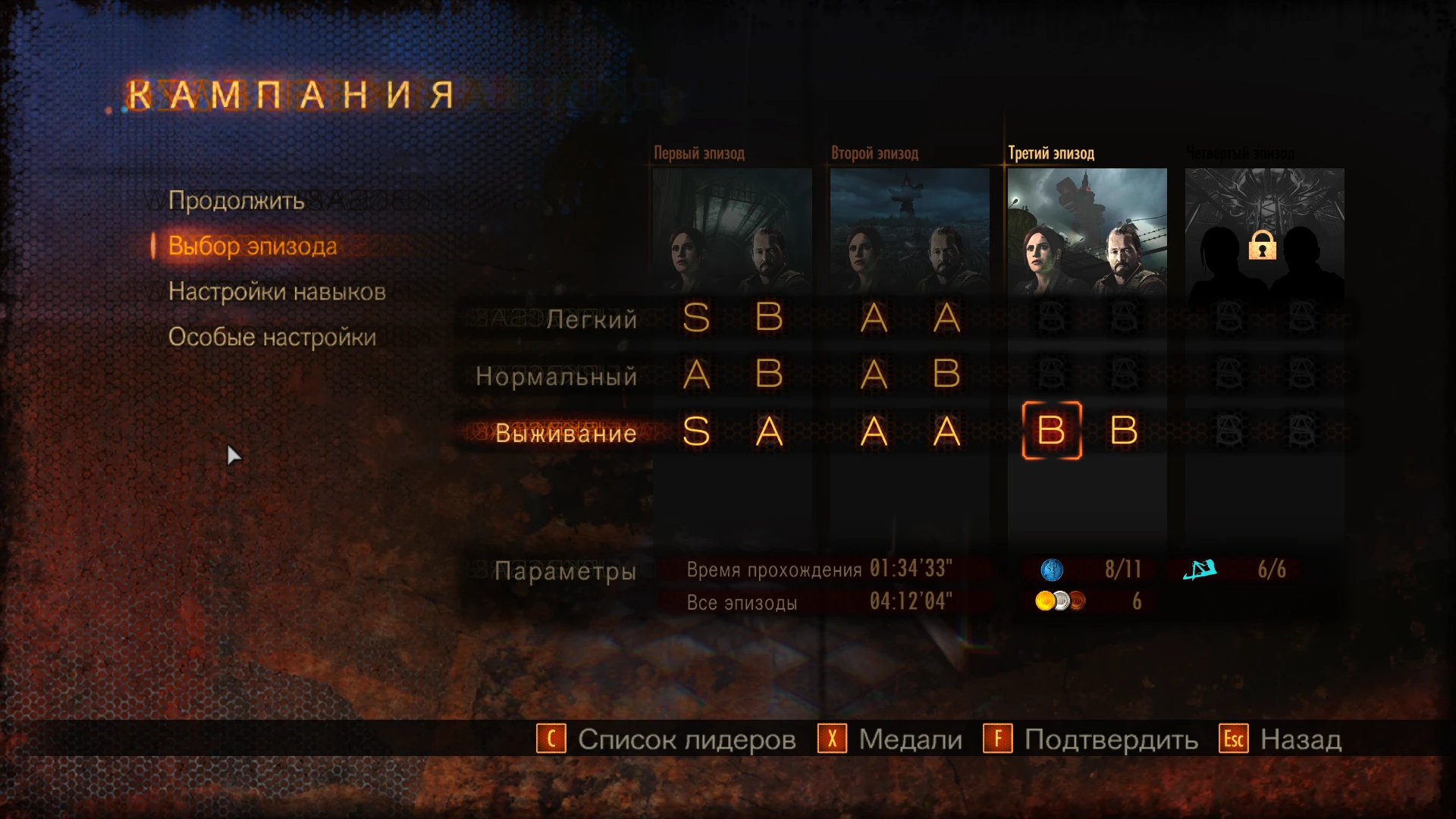Select the C key icon for Список лидеров
The image size is (1456, 819).
click(551, 738)
